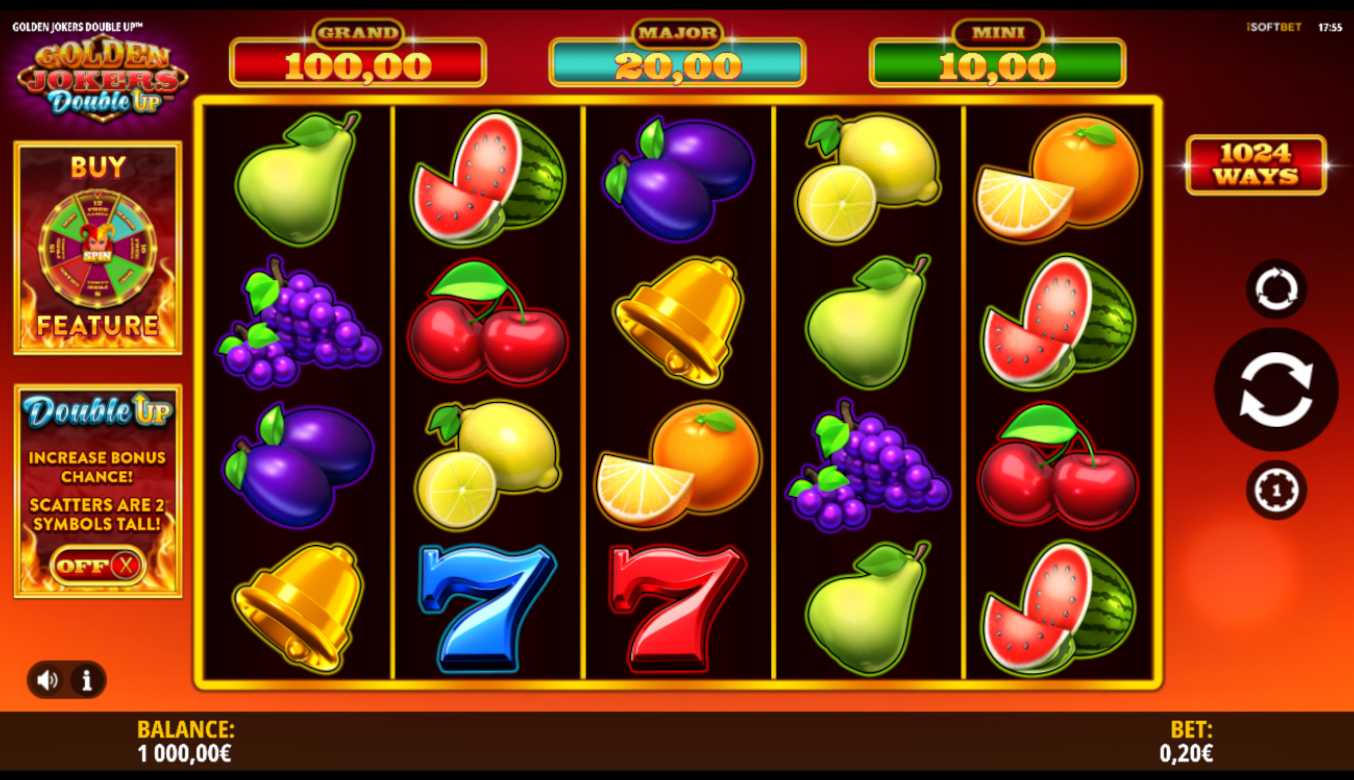Viewport: 1354px width, 780px height.
Task: Mute the sound with the speaker icon
Action: tap(48, 680)
